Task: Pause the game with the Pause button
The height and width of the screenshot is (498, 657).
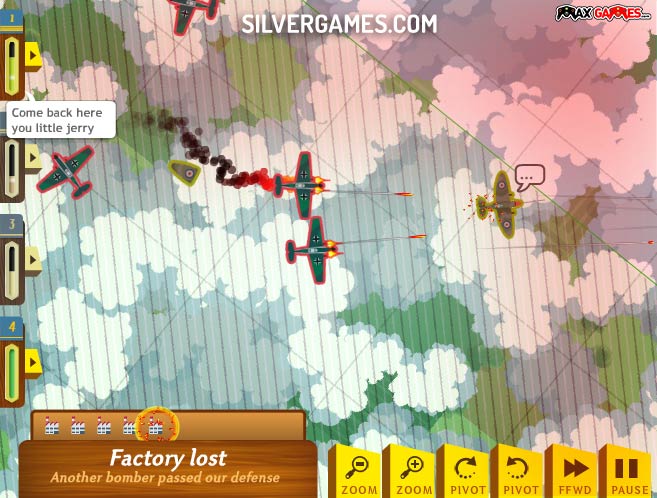Action: coord(627,472)
